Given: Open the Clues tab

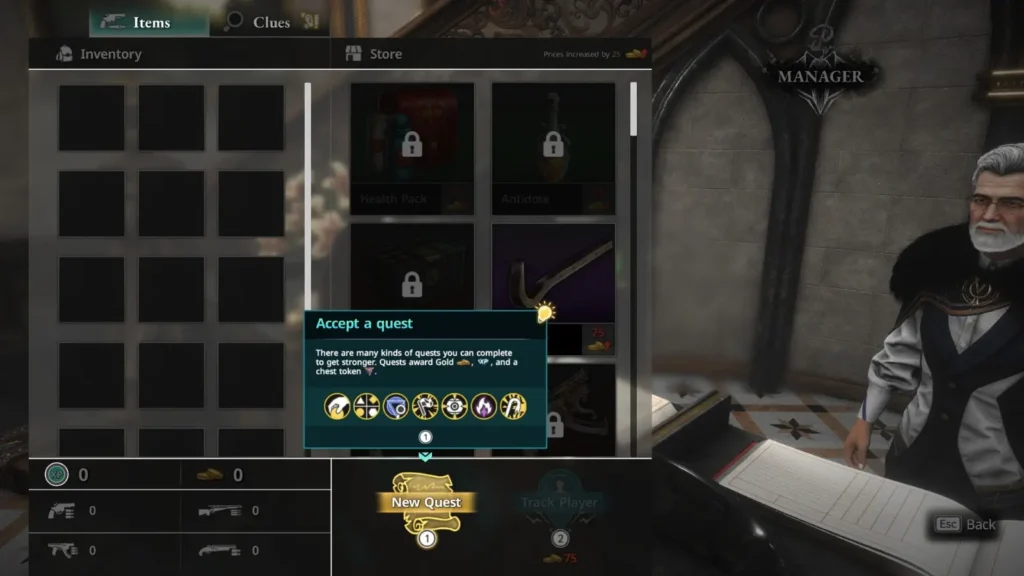Looking at the screenshot, I should [x=270, y=22].
